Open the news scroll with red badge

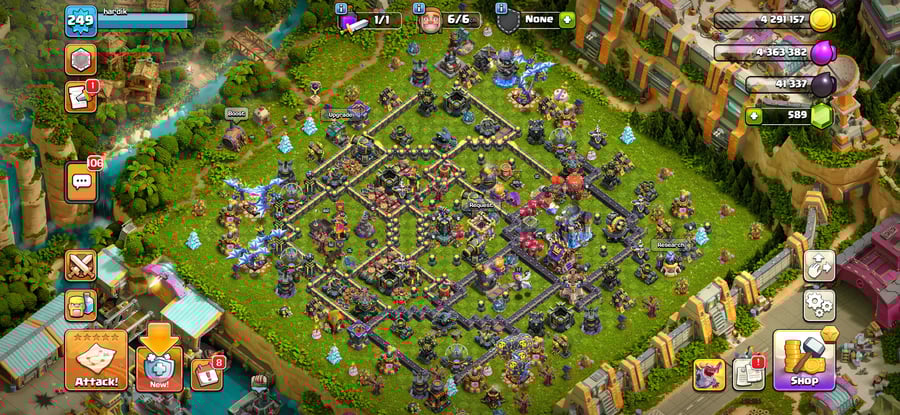point(80,96)
